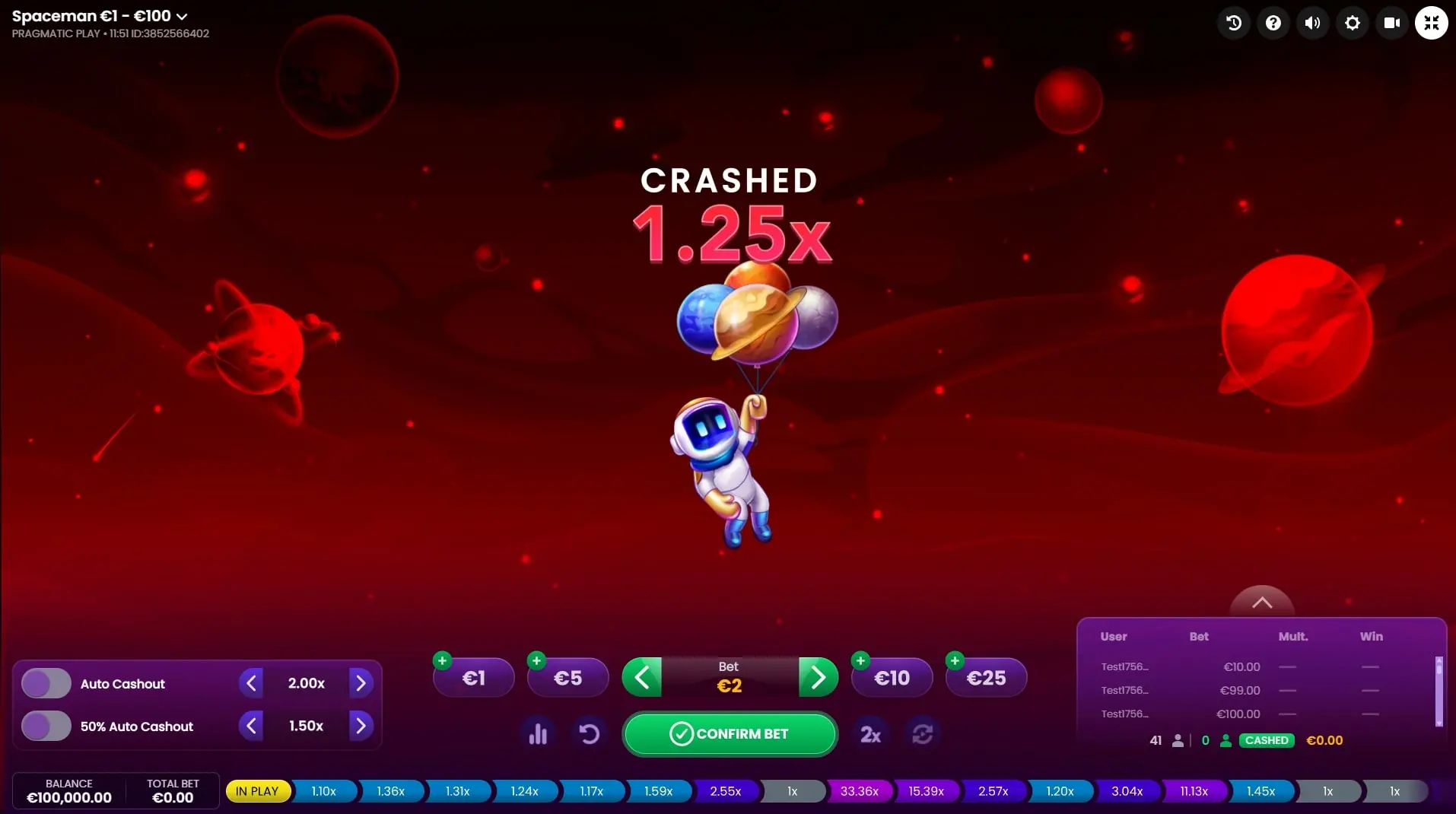Select the €25 bet chip
The width and height of the screenshot is (1456, 814).
(x=985, y=677)
